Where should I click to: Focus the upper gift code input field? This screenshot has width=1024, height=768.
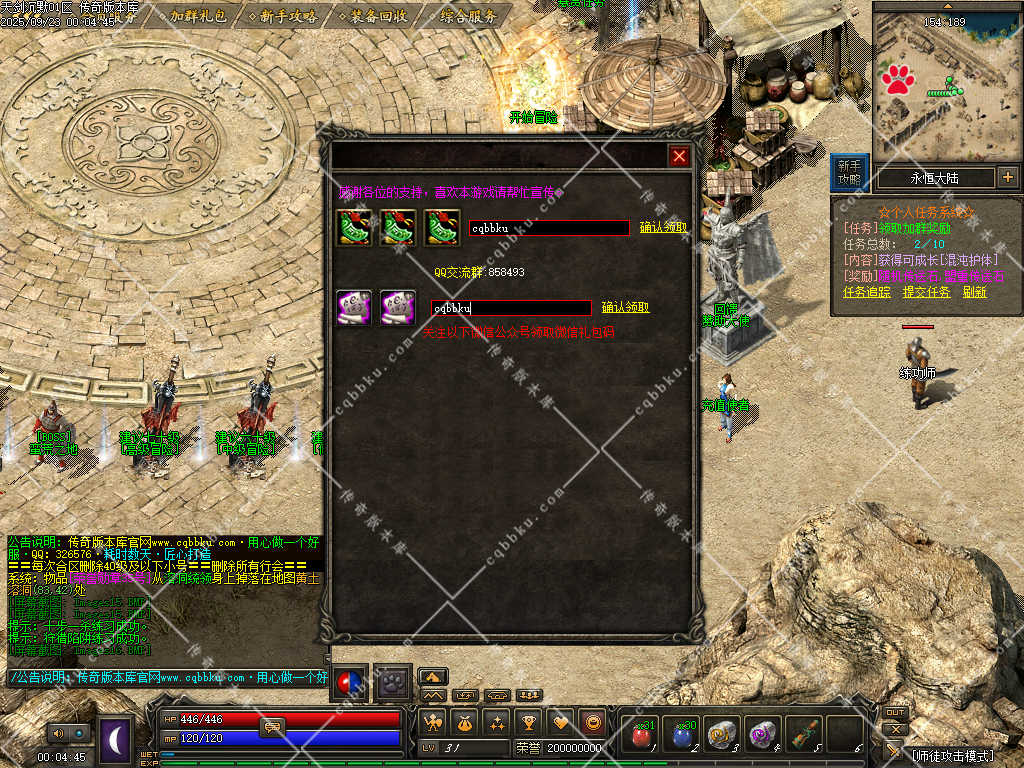coord(549,228)
